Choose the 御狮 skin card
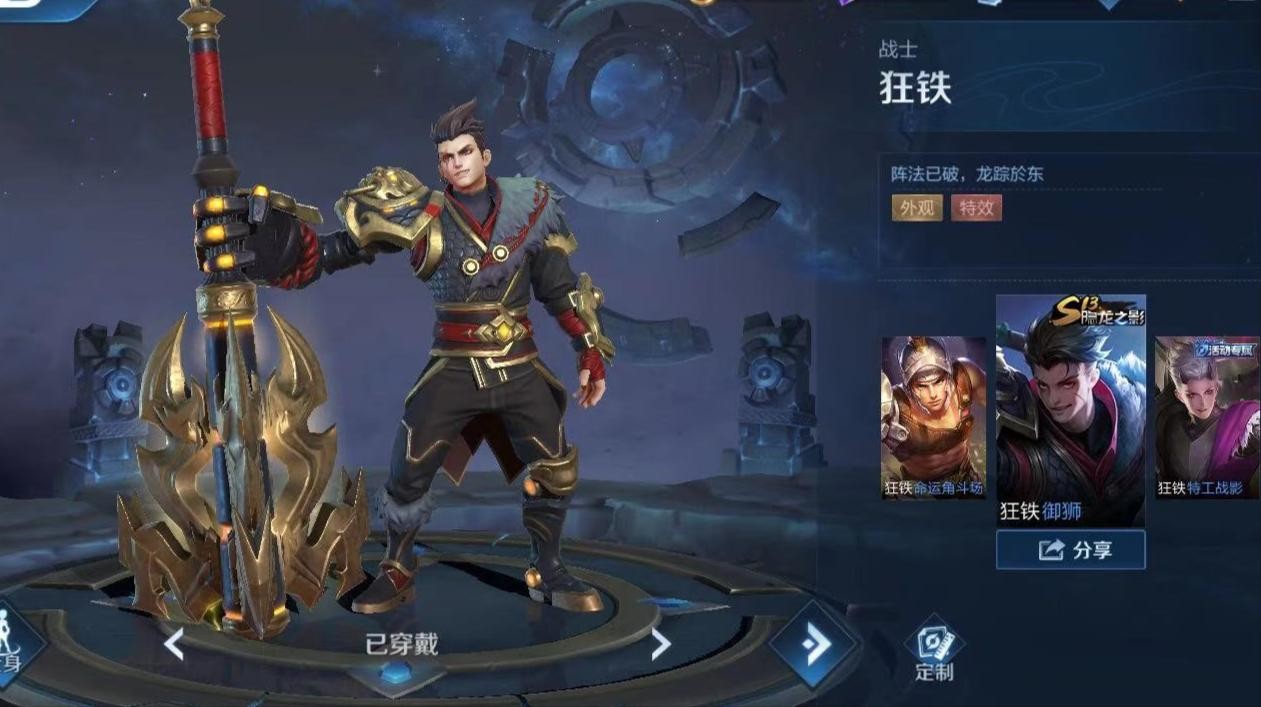Screen dimensions: 1261x707 1070,410
